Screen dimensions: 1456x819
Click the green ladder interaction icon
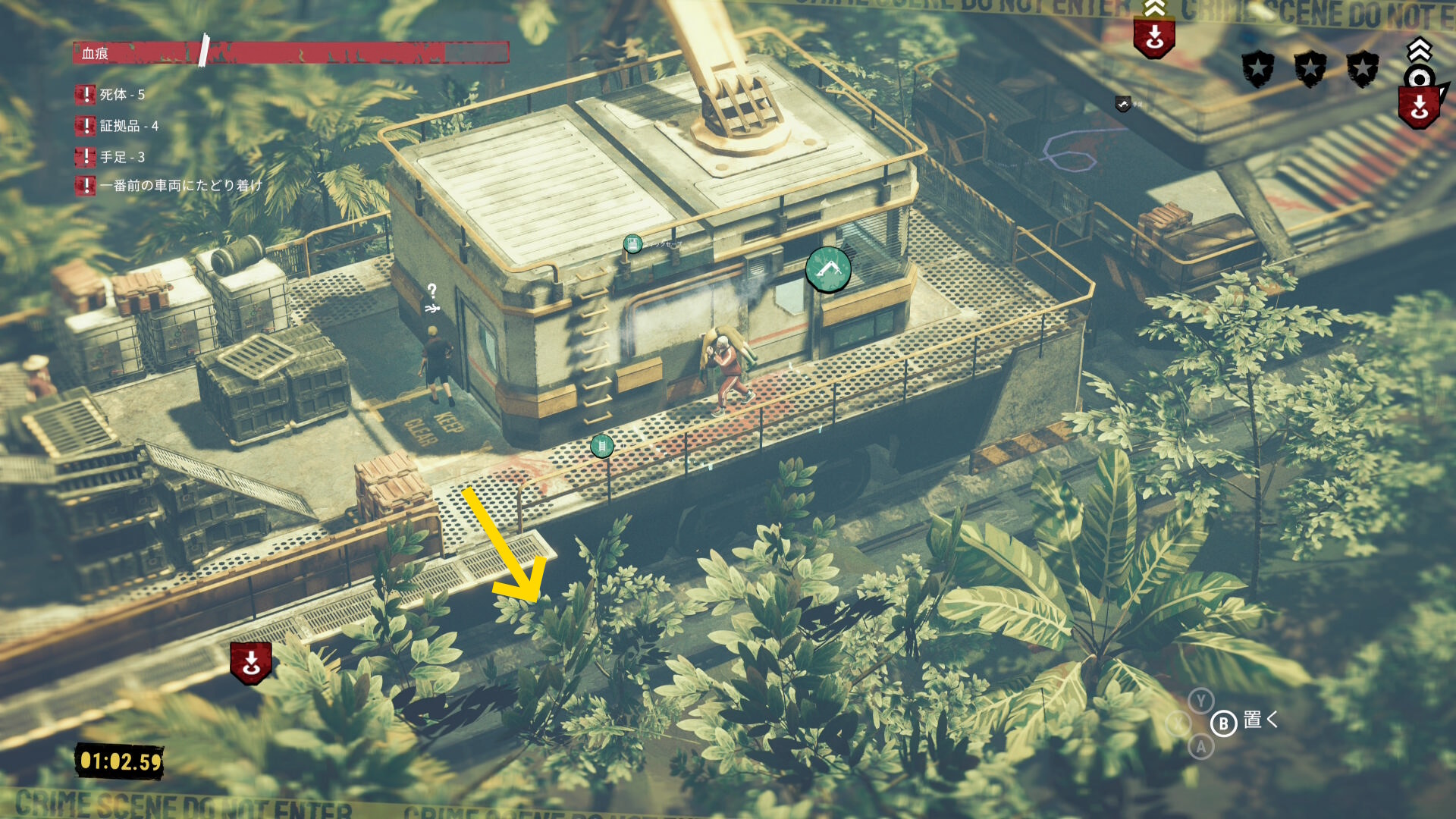601,446
